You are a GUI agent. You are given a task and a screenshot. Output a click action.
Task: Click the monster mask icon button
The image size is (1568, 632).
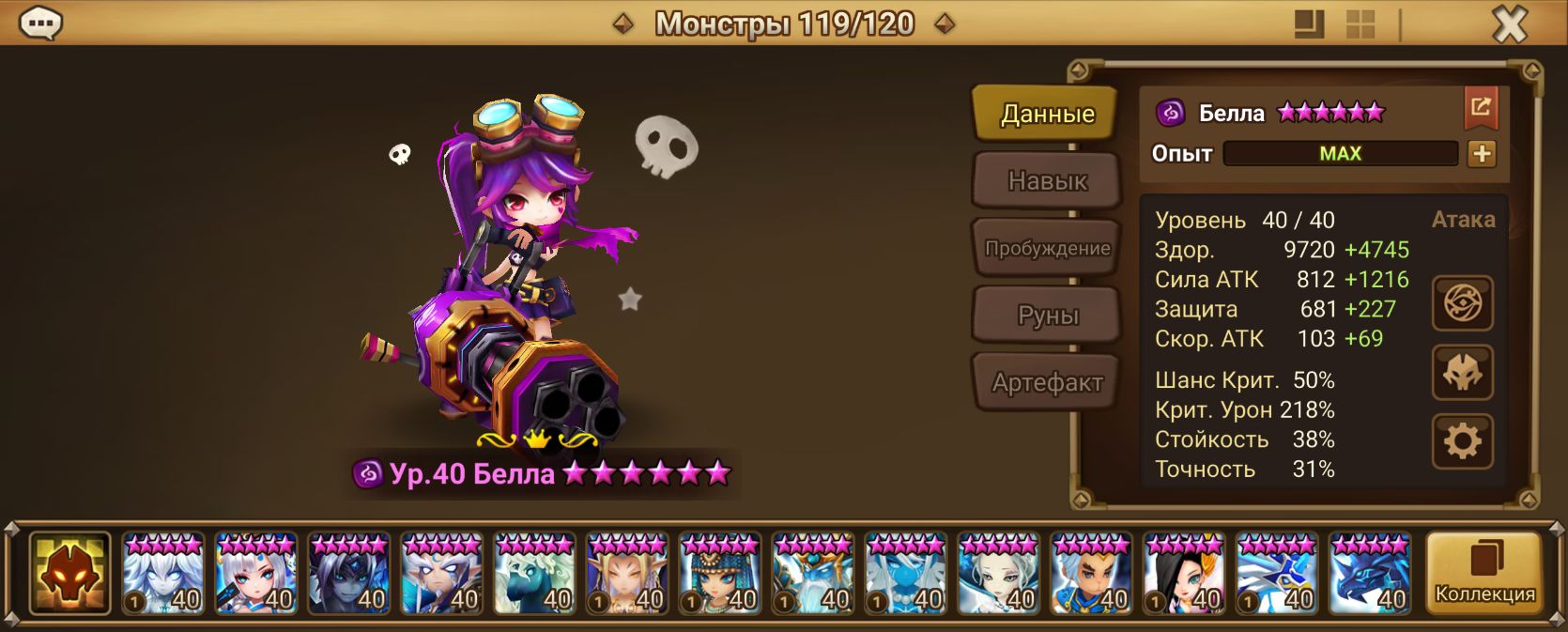click(1462, 373)
